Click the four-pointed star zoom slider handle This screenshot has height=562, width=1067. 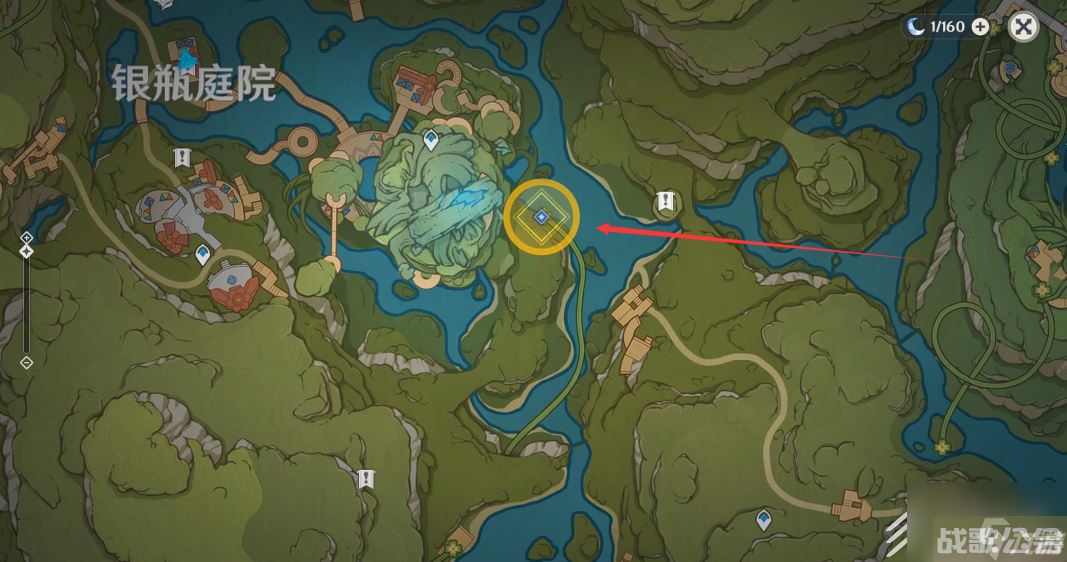[27, 251]
